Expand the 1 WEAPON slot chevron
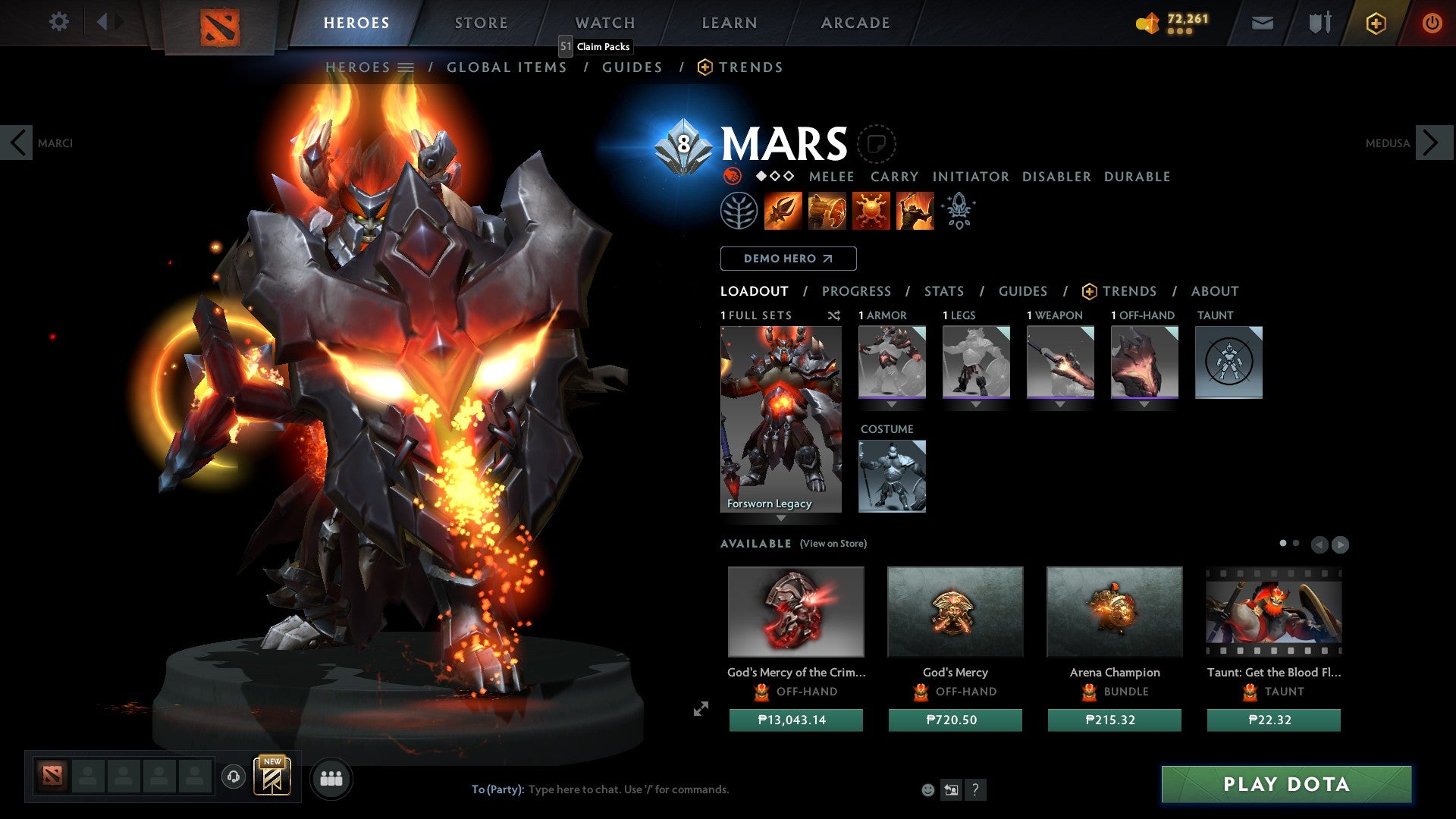 pos(1059,404)
